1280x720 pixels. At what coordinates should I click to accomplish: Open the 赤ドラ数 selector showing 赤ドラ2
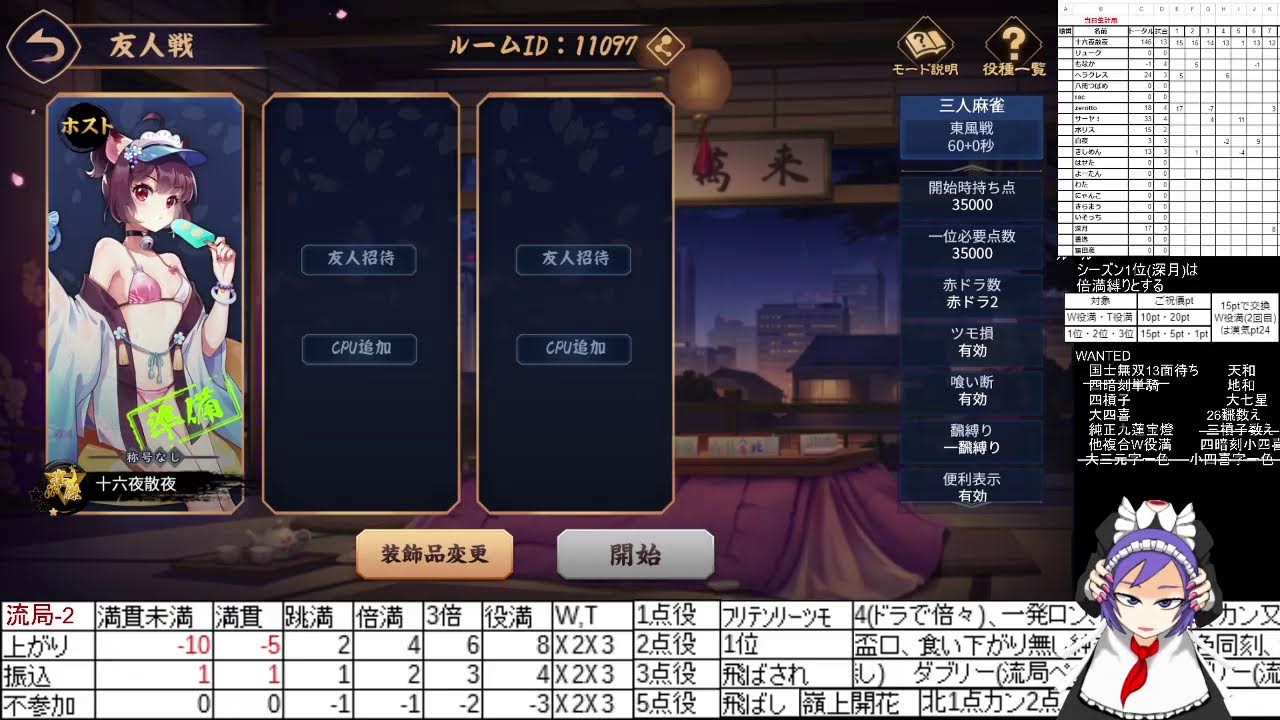(x=971, y=293)
